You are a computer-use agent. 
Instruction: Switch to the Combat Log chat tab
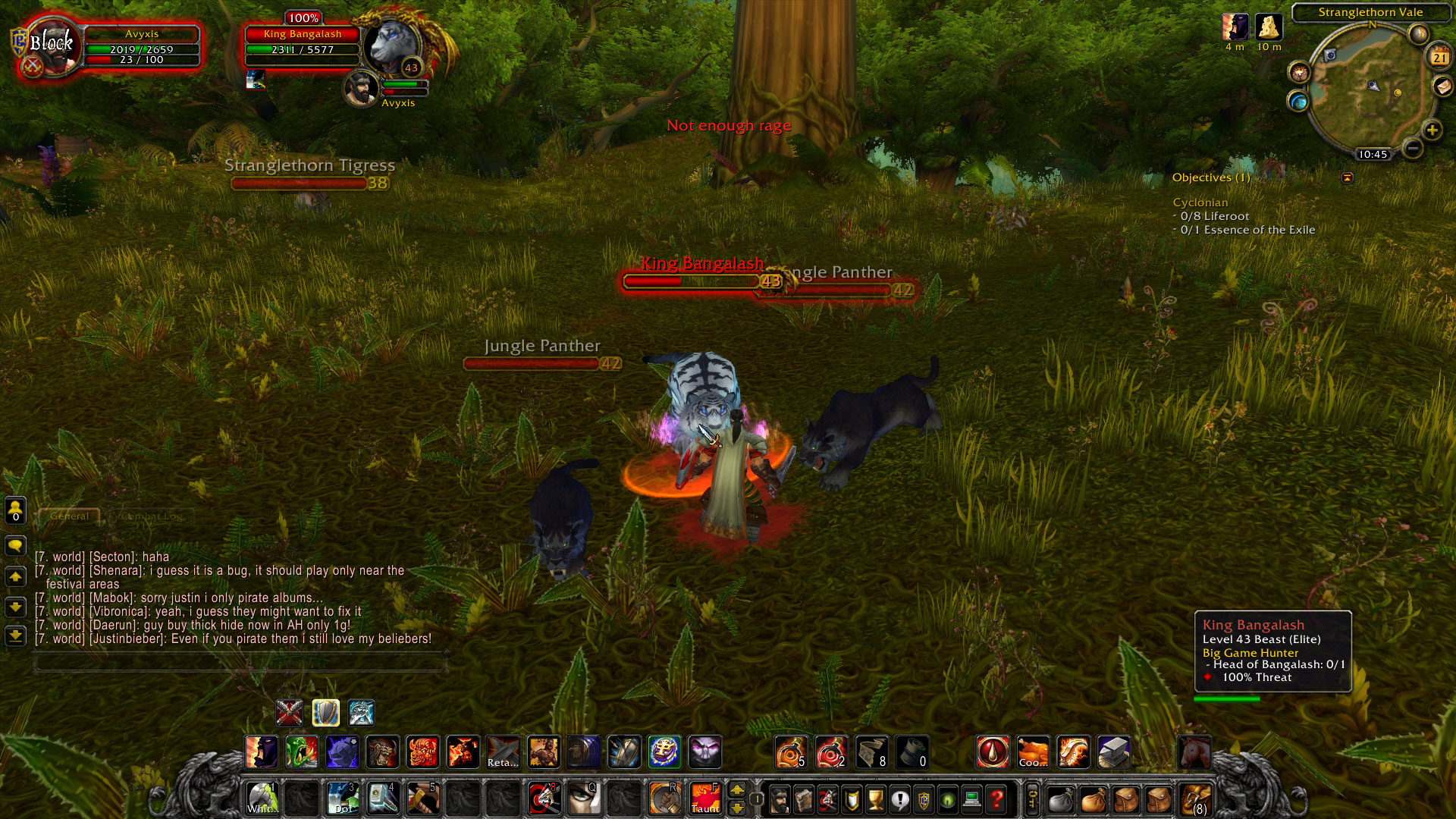pyautogui.click(x=150, y=516)
